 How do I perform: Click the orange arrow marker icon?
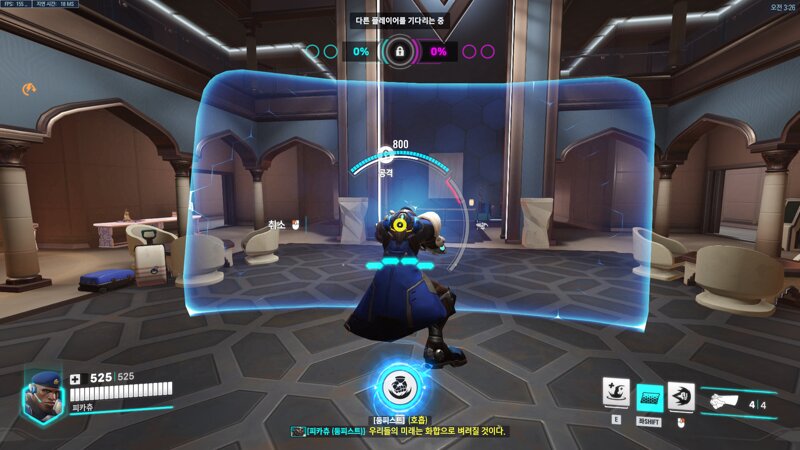click(x=30, y=89)
